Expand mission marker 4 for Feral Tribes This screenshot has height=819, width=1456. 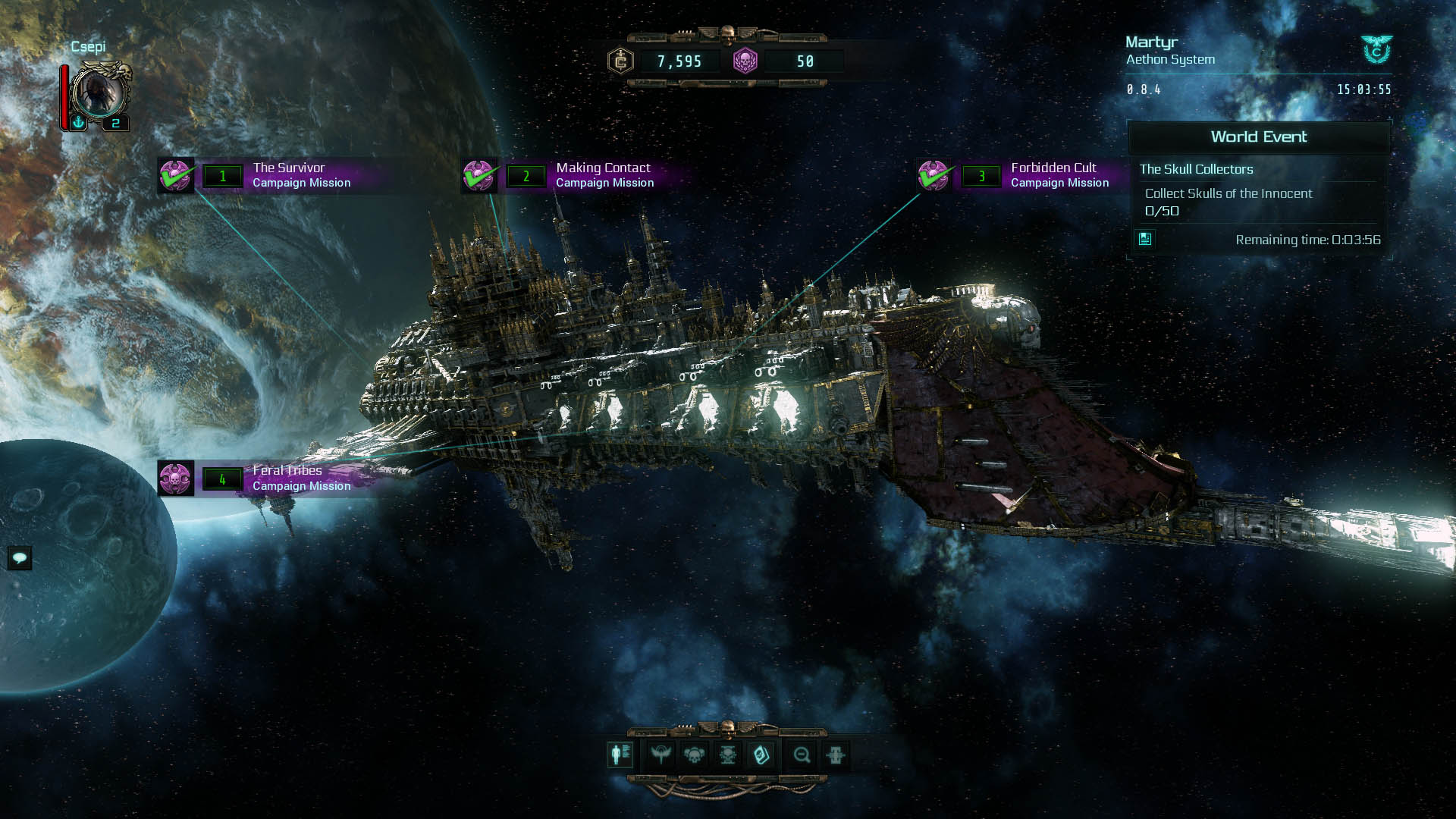coord(222,479)
